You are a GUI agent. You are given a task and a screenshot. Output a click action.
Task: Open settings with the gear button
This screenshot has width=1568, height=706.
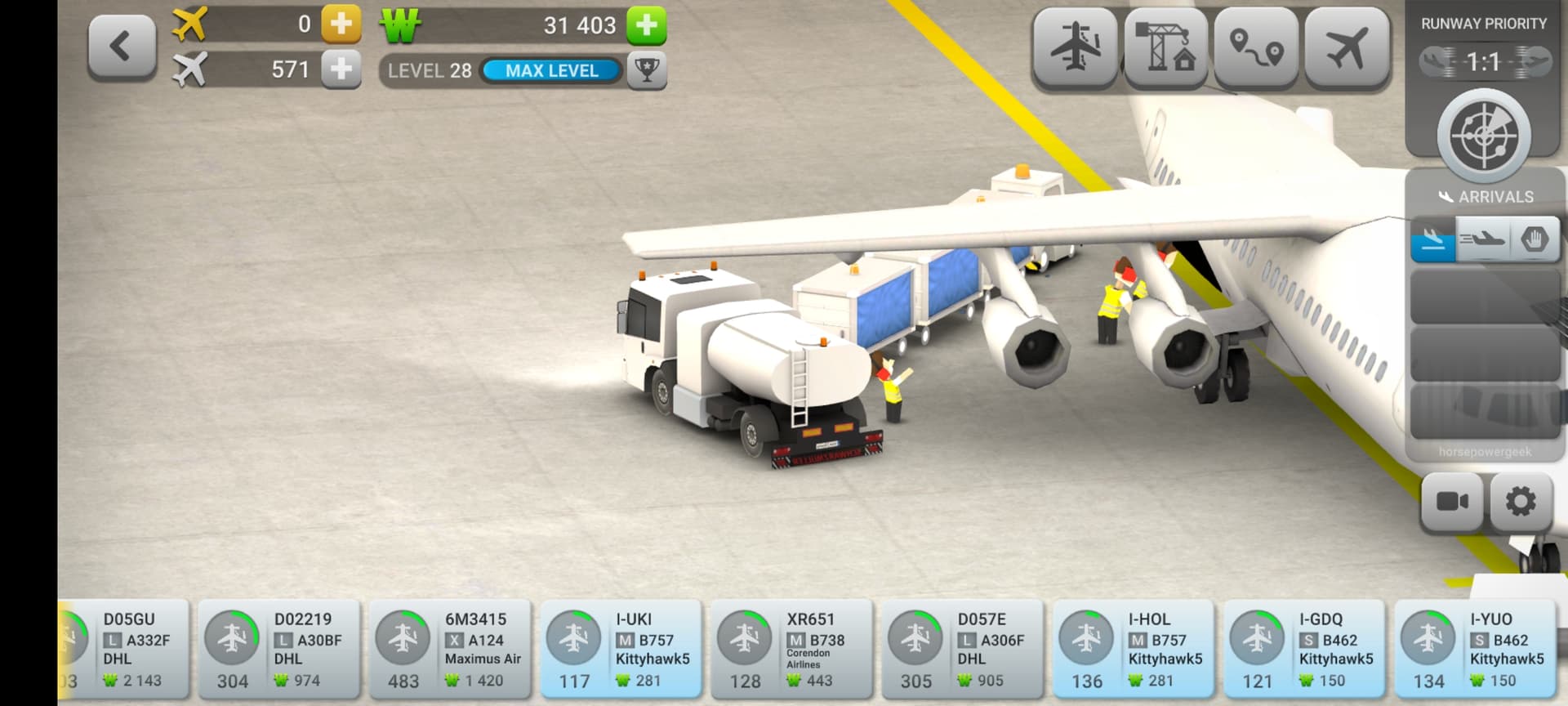coord(1521,502)
